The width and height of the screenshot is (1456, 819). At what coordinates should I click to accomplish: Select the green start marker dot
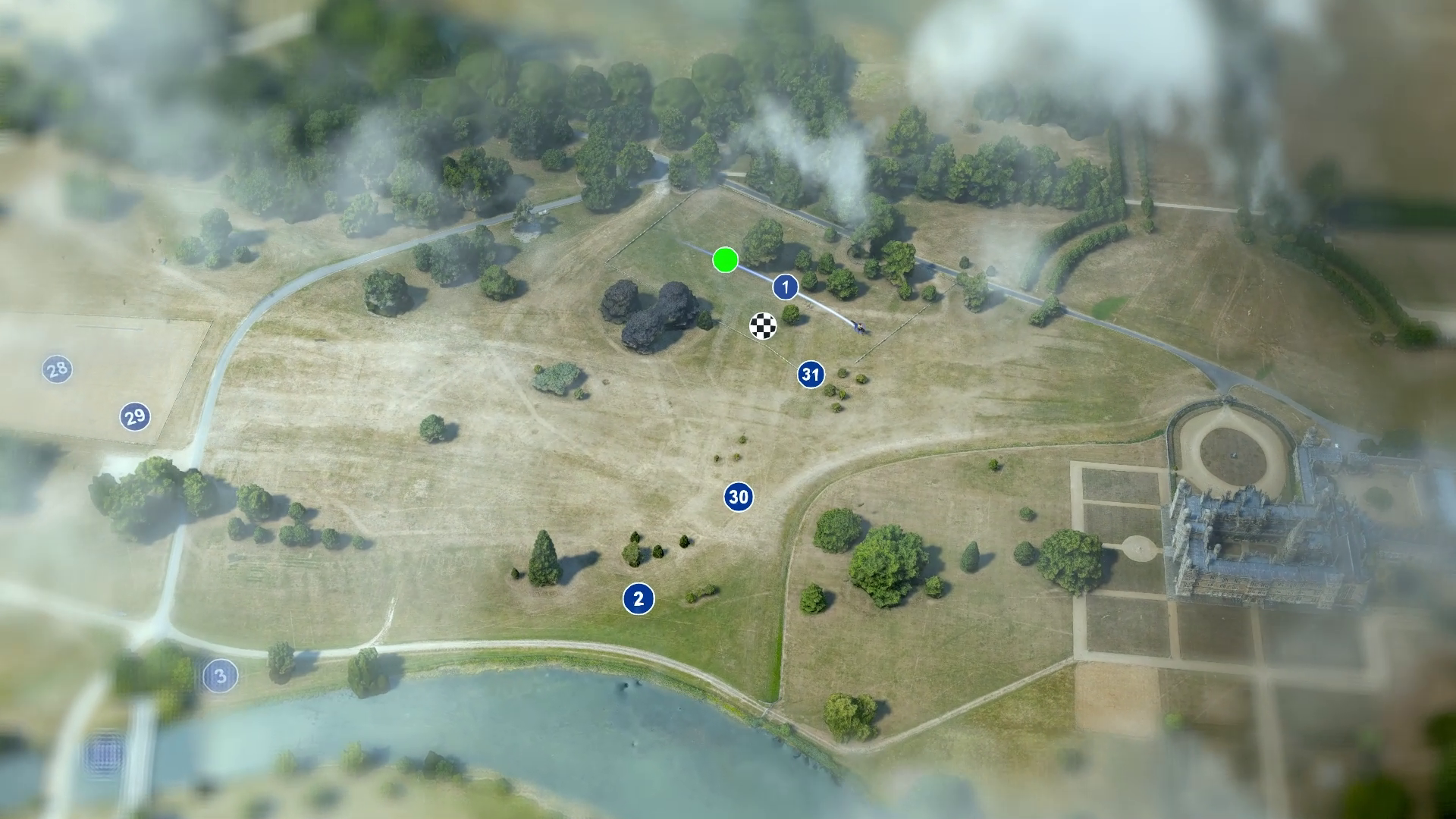click(726, 260)
